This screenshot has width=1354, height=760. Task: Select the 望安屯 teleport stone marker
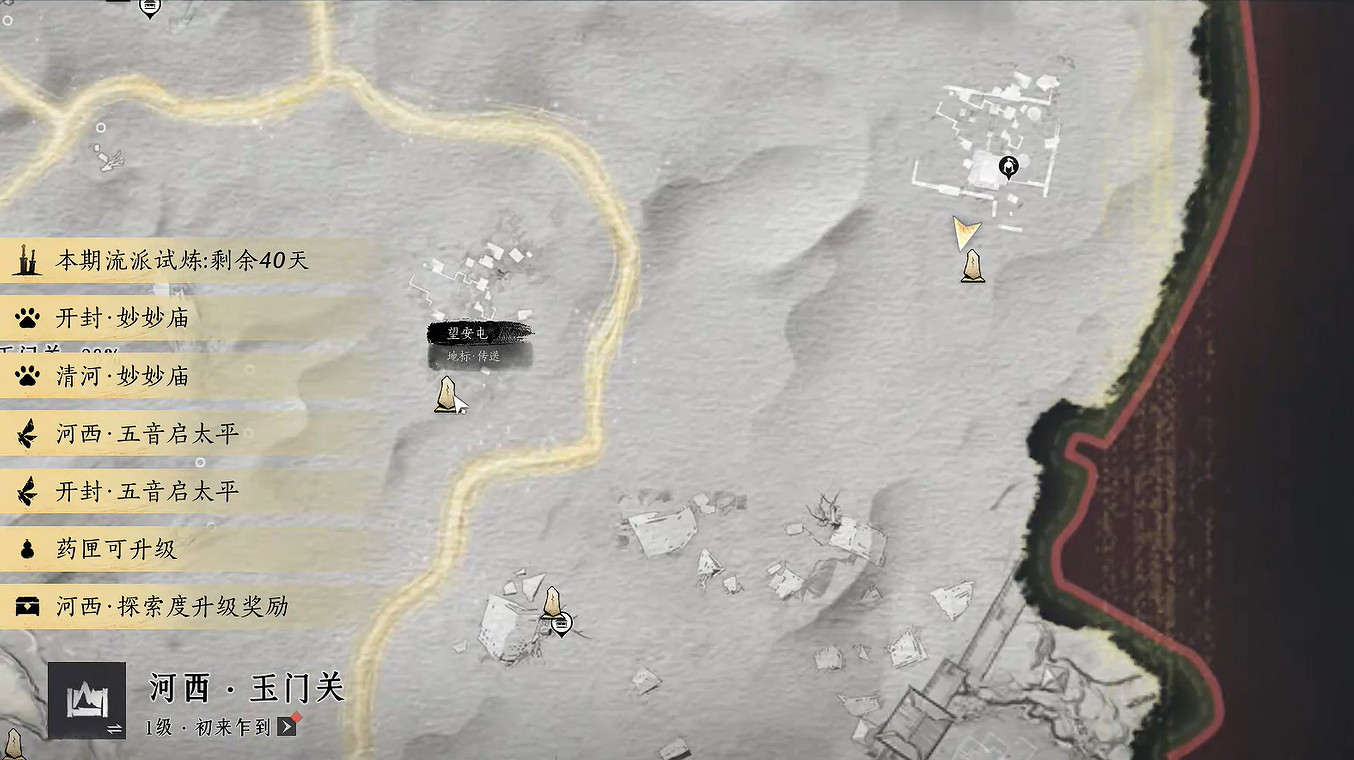pyautogui.click(x=449, y=395)
